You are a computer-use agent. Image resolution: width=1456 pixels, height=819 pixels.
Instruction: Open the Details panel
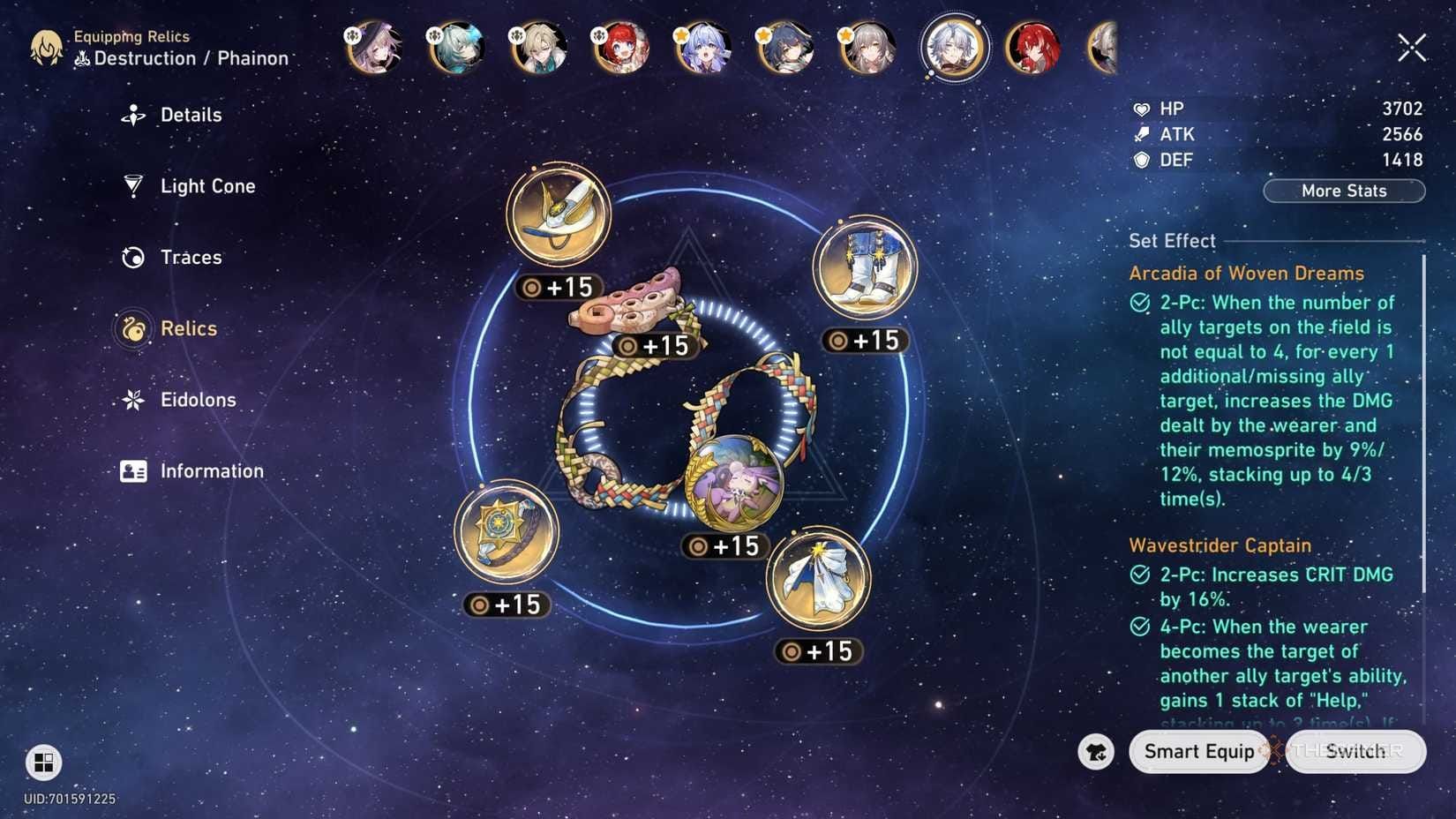pyautogui.click(x=132, y=114)
